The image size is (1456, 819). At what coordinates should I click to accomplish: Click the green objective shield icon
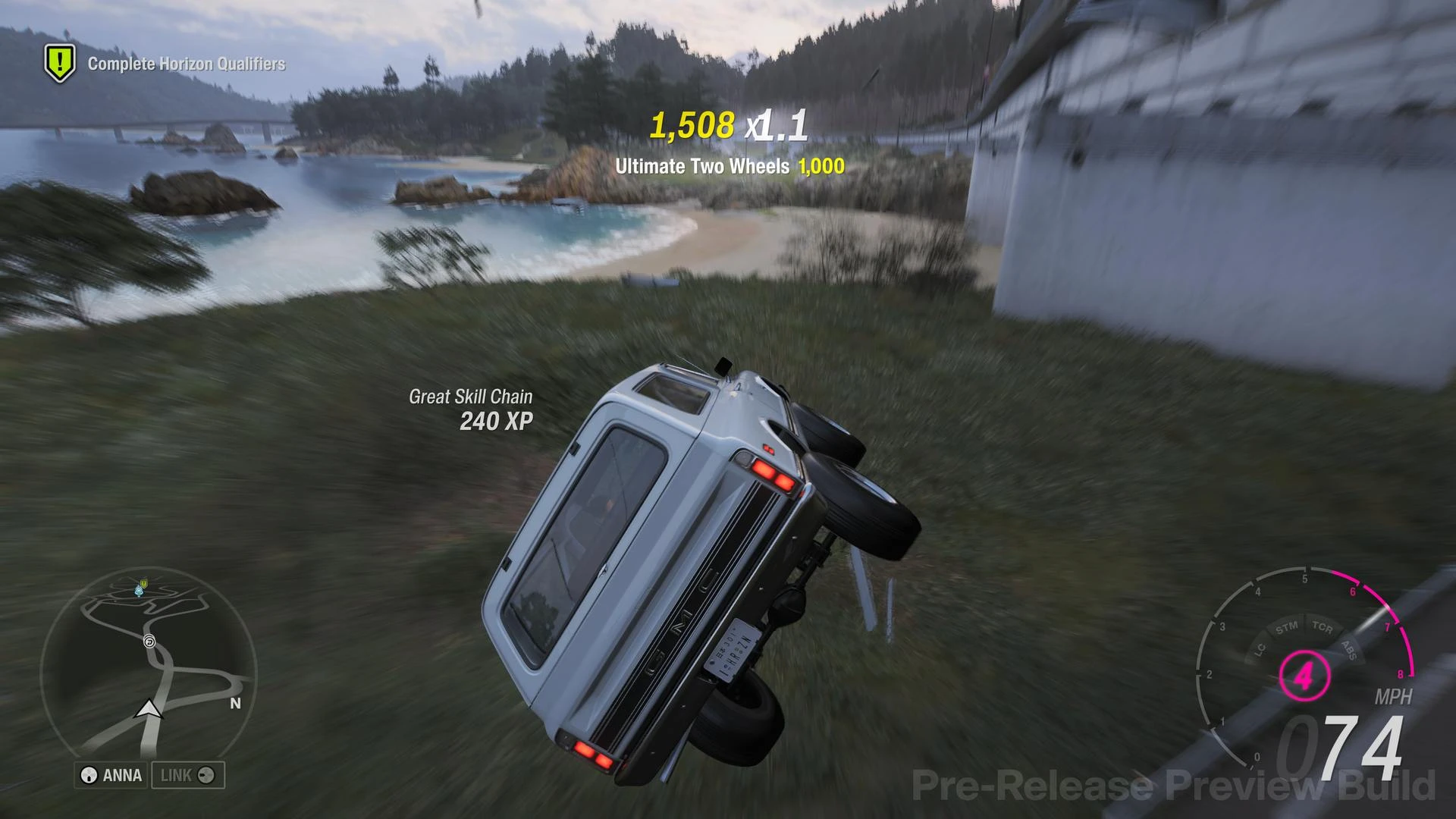coord(60,63)
